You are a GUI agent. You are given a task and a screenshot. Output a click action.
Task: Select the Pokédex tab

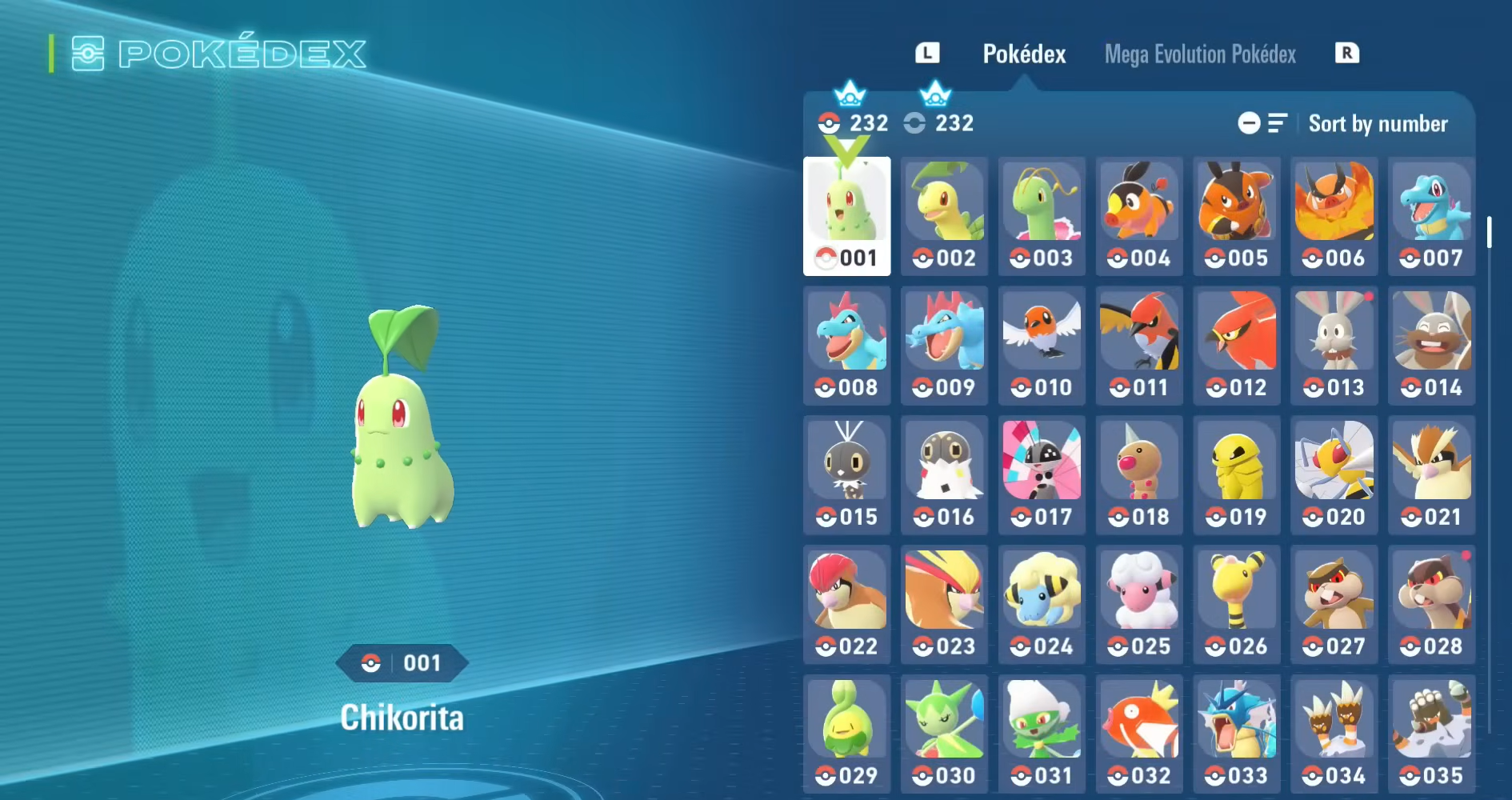tap(1024, 54)
